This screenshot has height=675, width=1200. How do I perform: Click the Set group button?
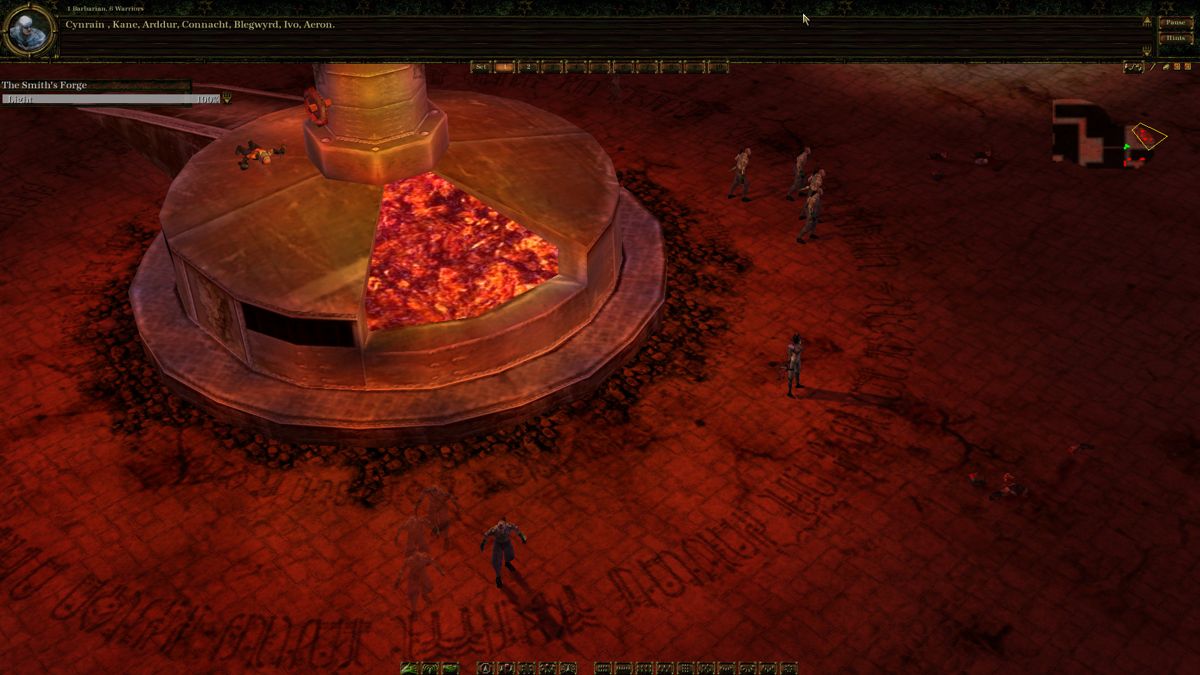tap(481, 67)
